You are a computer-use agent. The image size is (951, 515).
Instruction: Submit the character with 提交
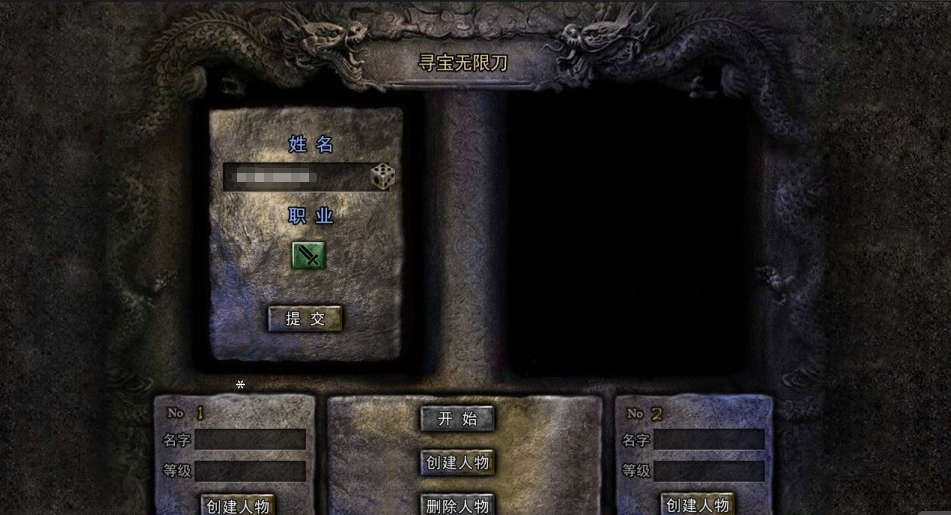tap(305, 319)
